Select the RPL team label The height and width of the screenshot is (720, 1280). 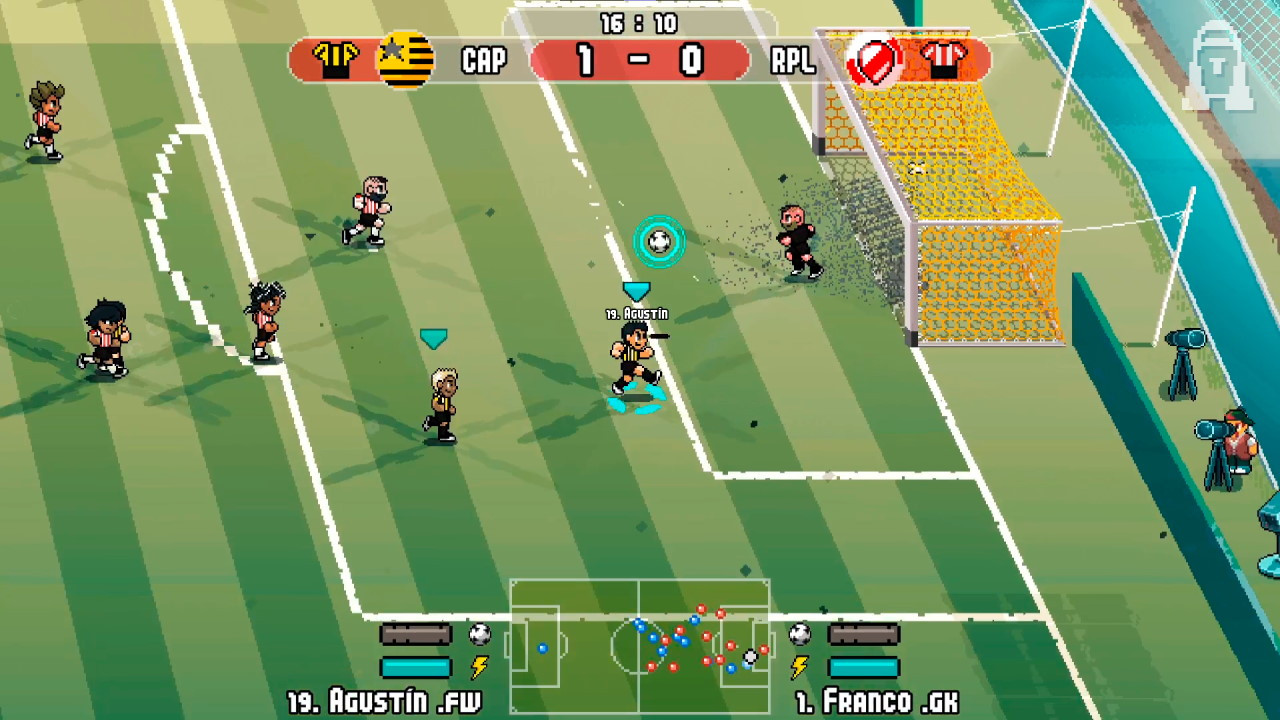point(793,61)
